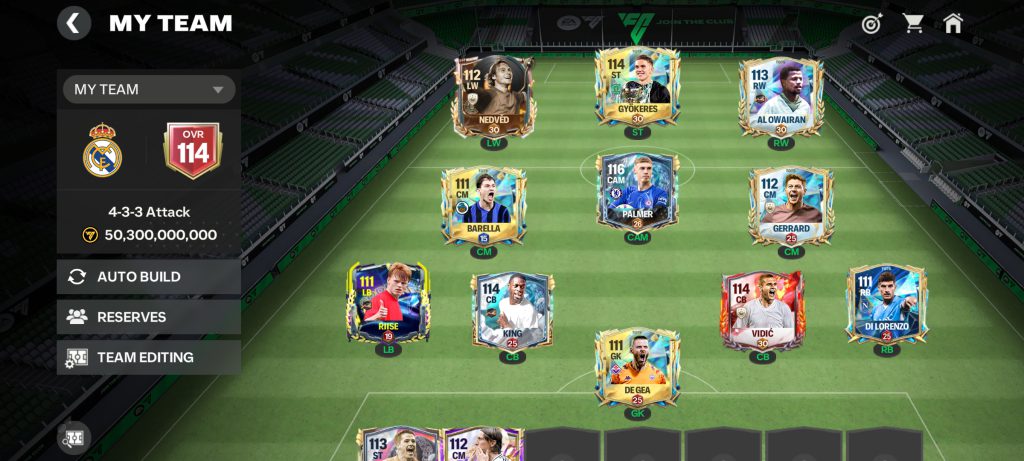Image resolution: width=1024 pixels, height=461 pixels.
Task: Select the Palmer CAM card
Action: [637, 192]
